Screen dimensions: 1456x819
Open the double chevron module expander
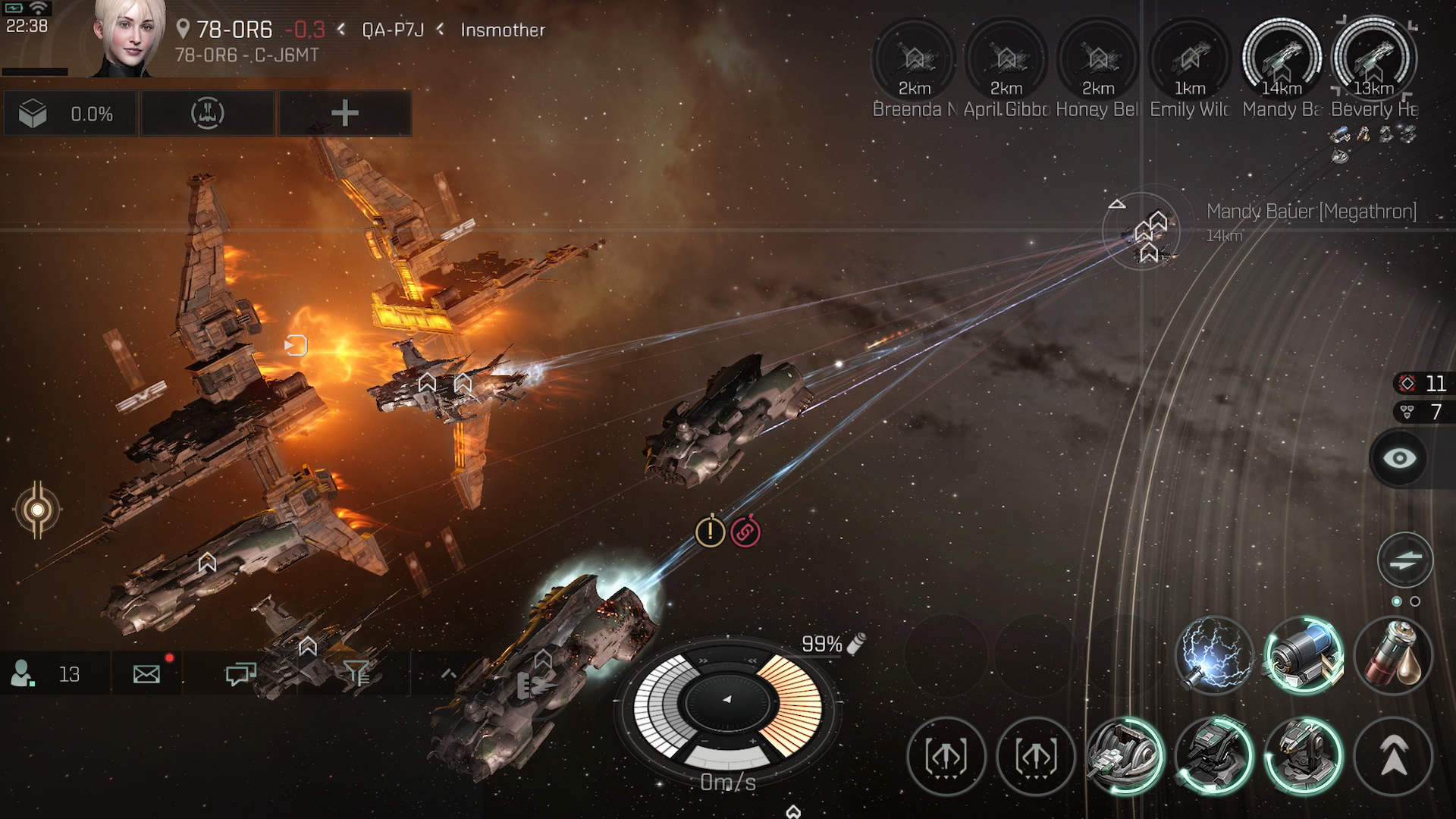[1393, 756]
